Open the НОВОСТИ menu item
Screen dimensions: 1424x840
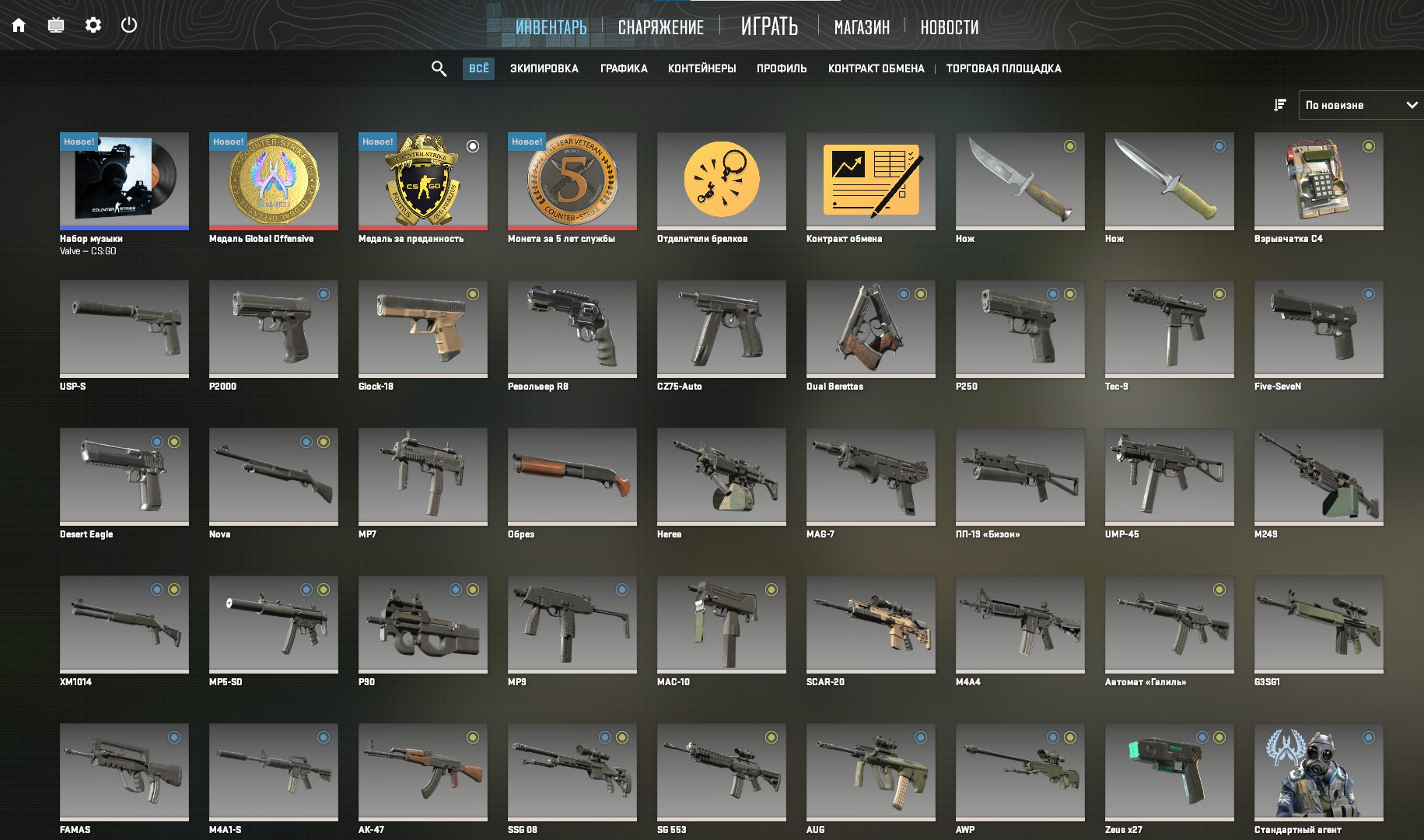950,26
